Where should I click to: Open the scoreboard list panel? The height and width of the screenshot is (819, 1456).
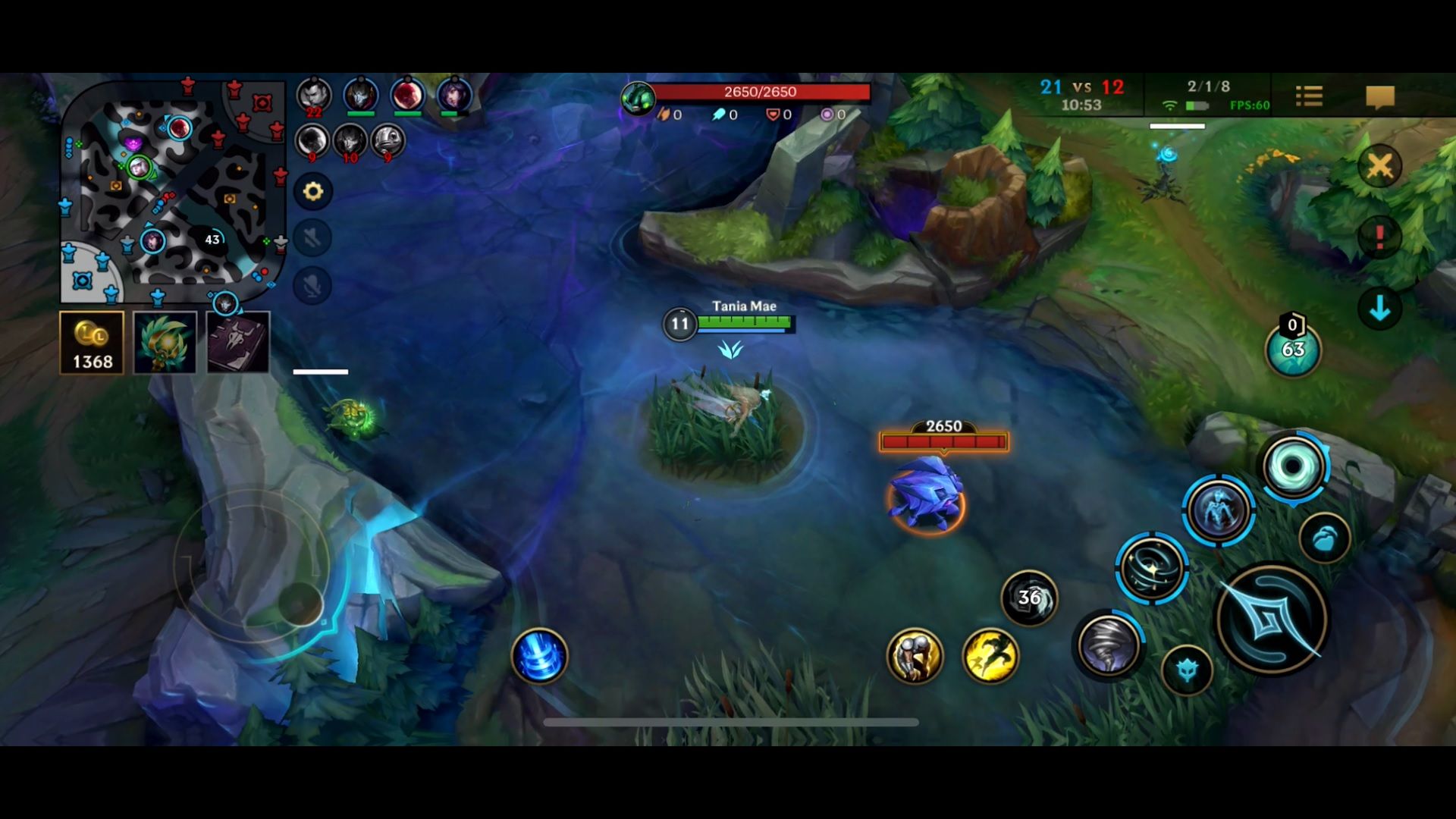point(1308,96)
